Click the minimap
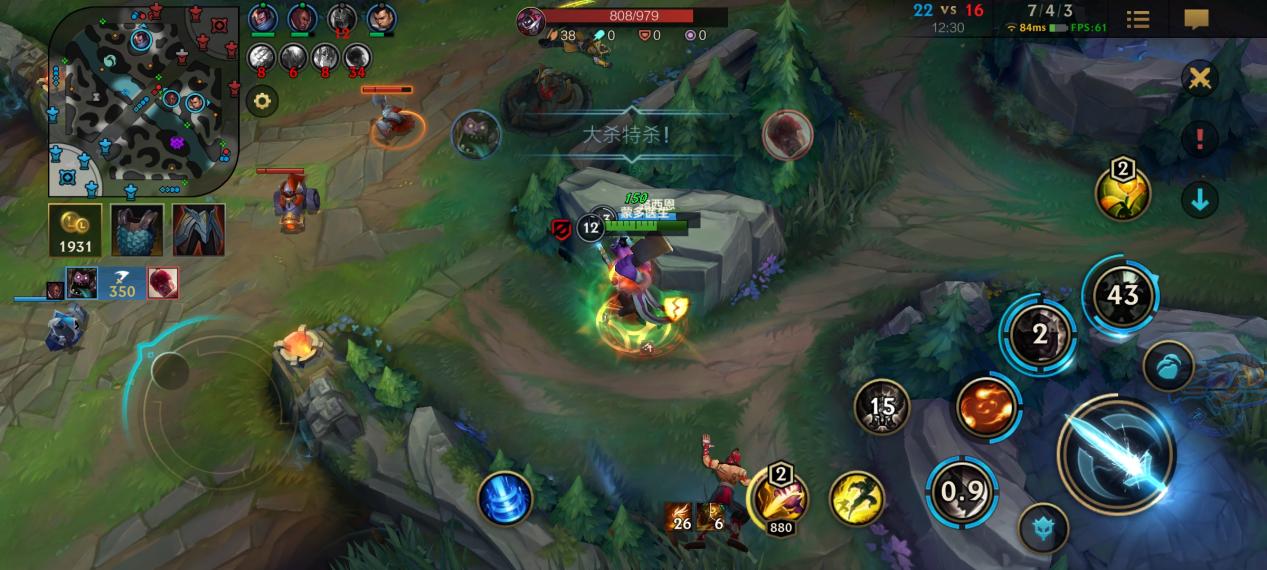Screen dimensions: 1267x570 144,100
